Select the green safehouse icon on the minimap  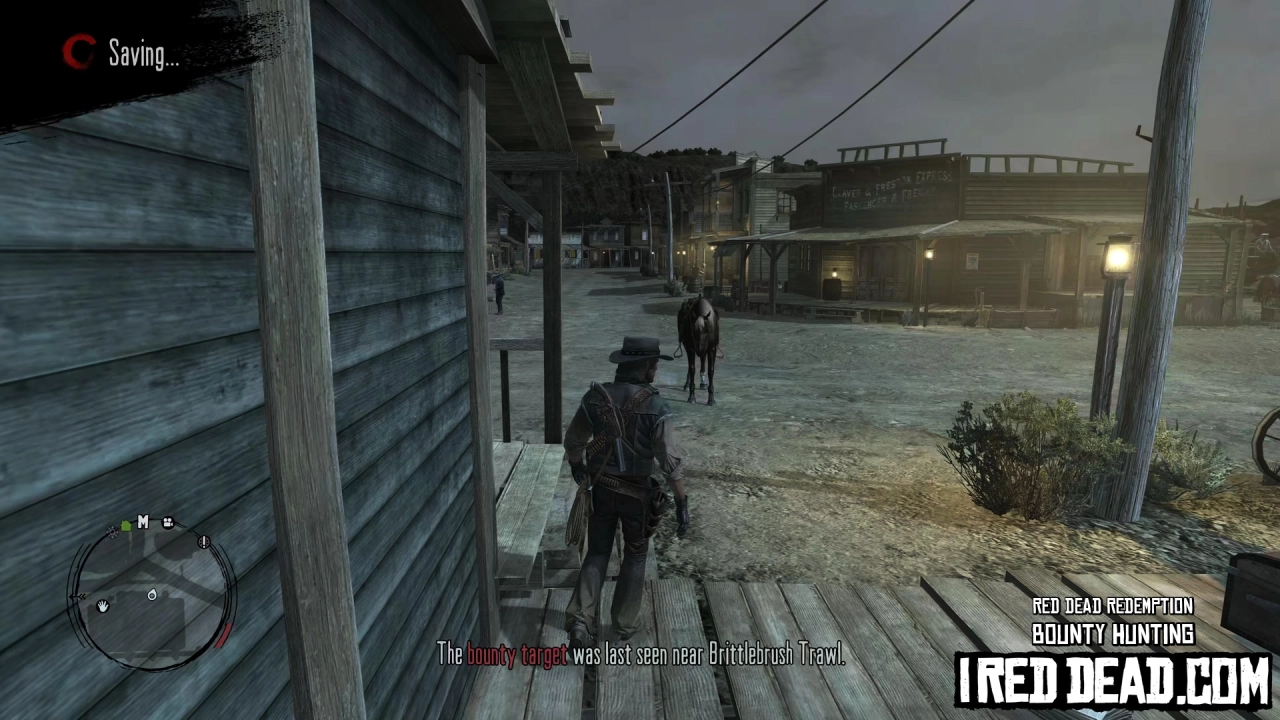[125, 526]
